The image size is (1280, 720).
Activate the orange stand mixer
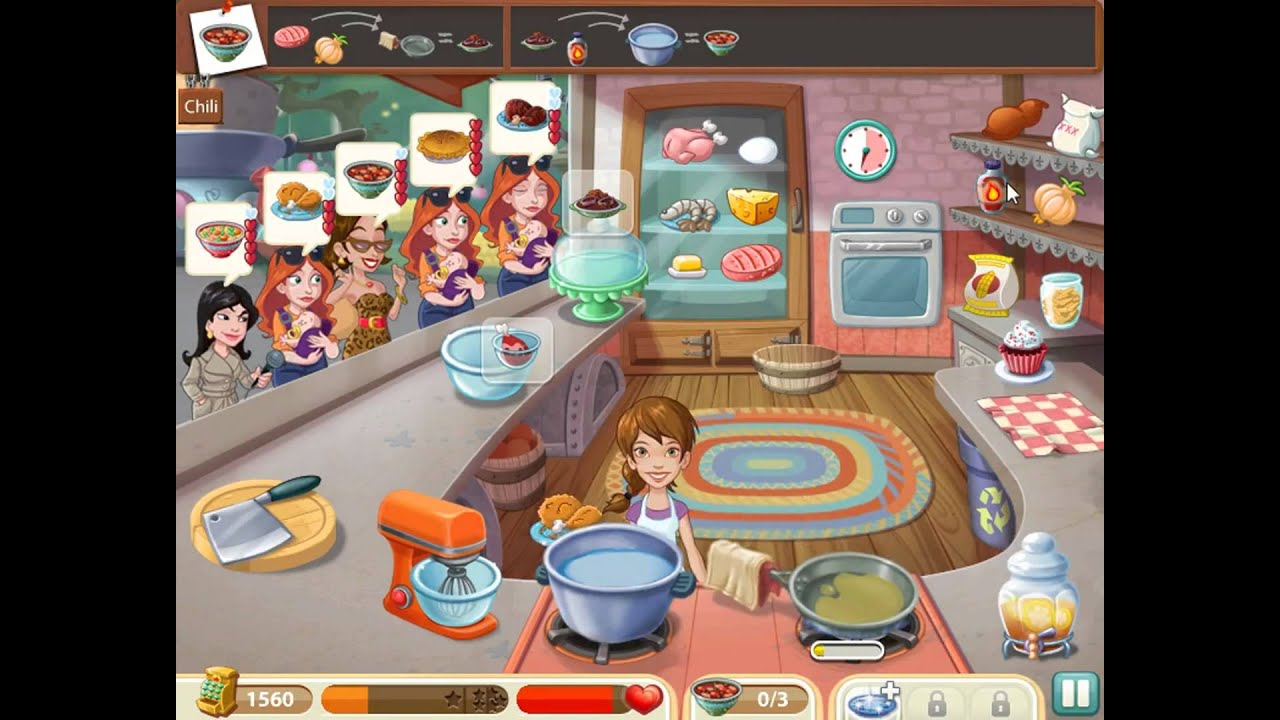tap(440, 562)
